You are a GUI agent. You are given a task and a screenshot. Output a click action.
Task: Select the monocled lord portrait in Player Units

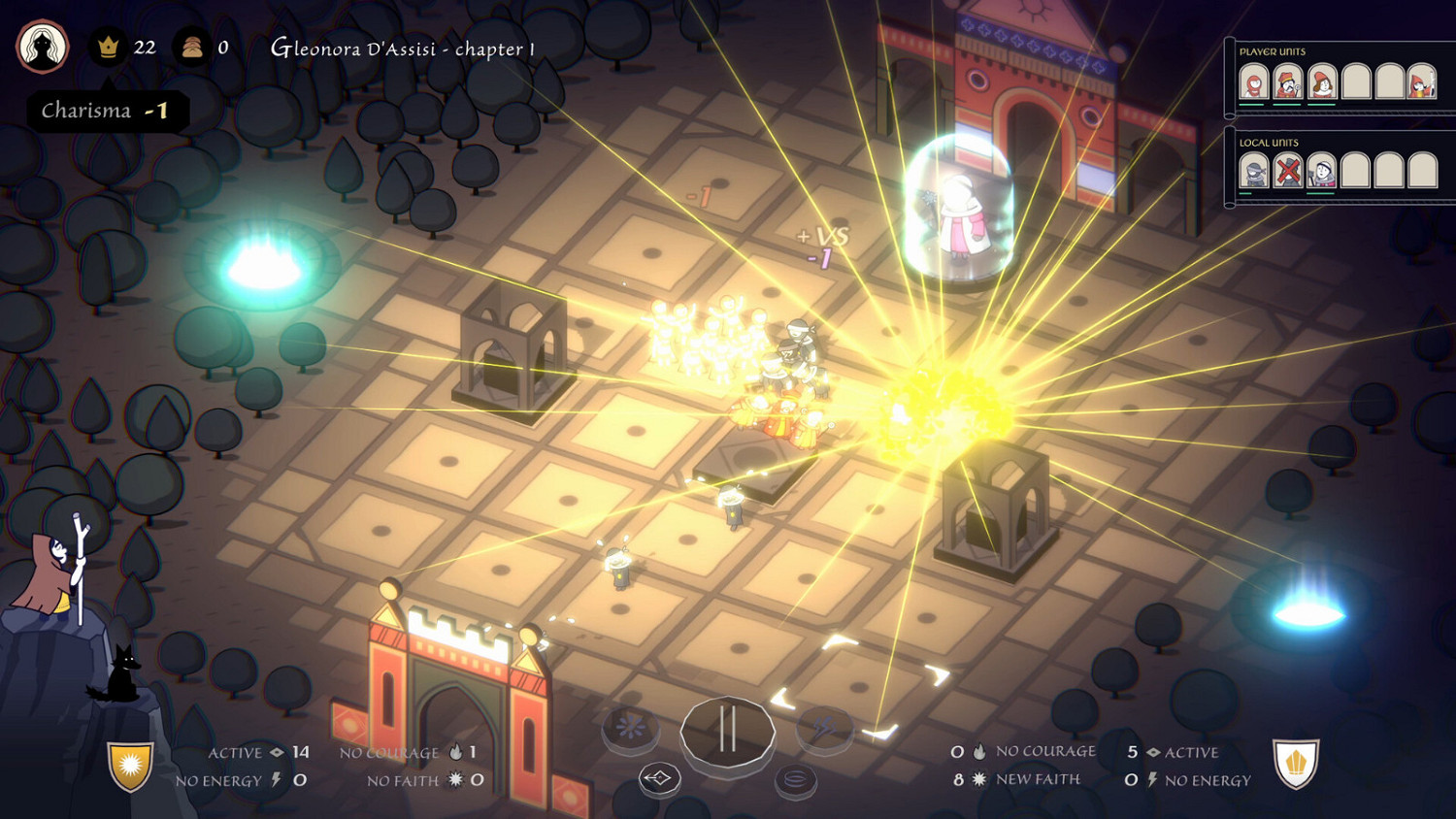pos(1287,82)
